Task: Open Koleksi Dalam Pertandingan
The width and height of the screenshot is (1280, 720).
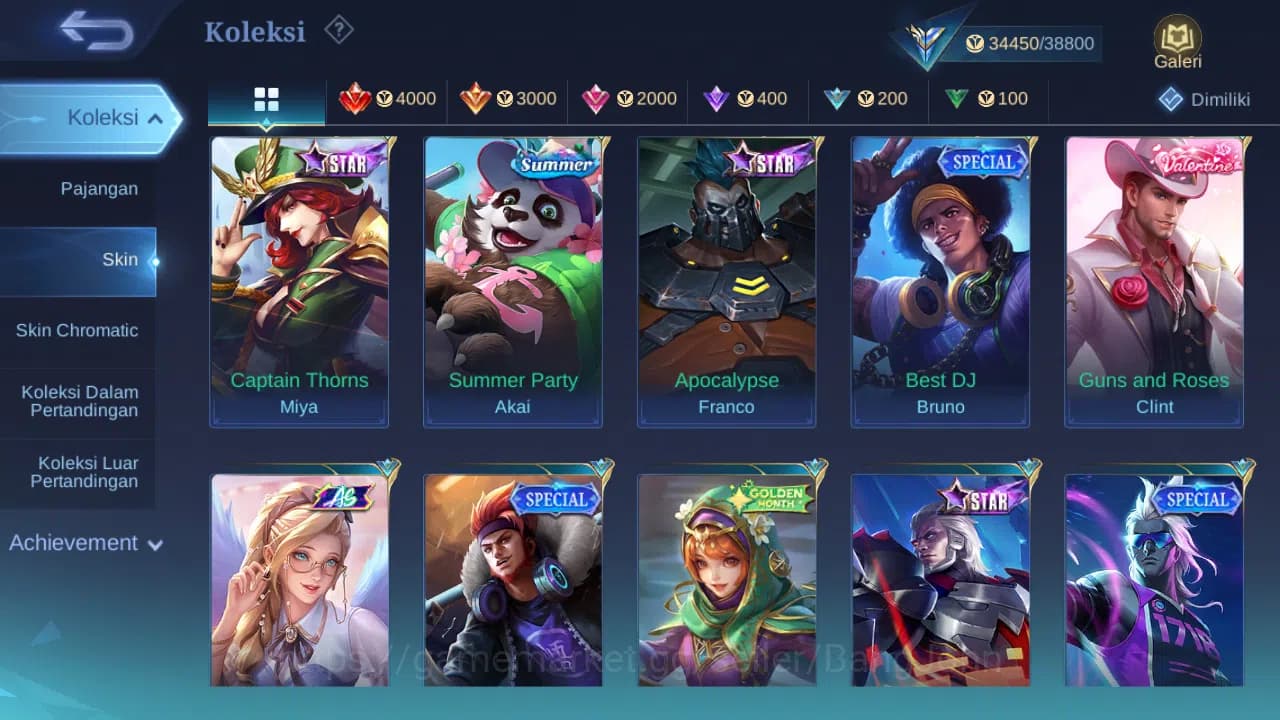Action: tap(78, 400)
